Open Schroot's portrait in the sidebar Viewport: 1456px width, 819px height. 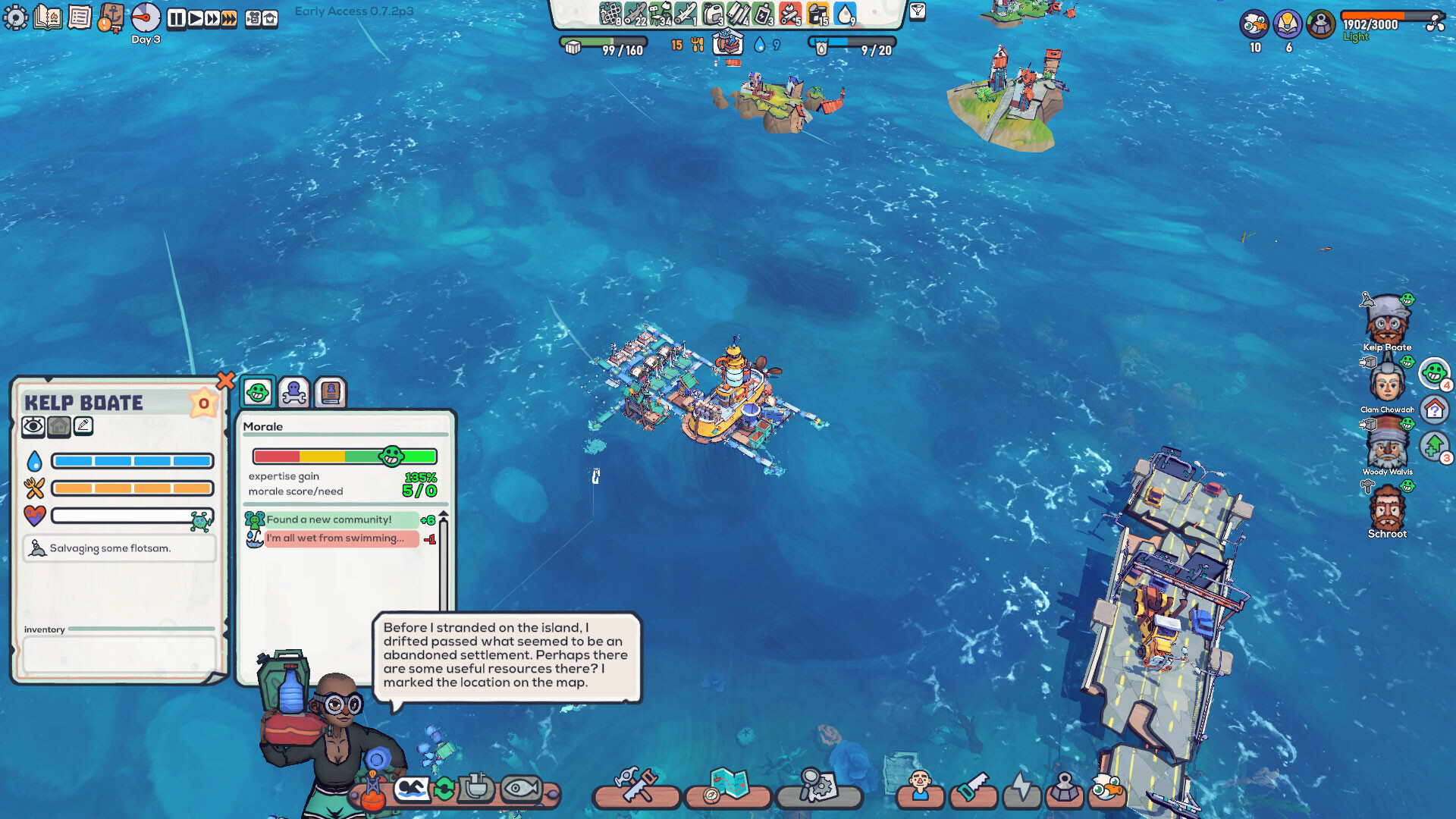point(1389,510)
